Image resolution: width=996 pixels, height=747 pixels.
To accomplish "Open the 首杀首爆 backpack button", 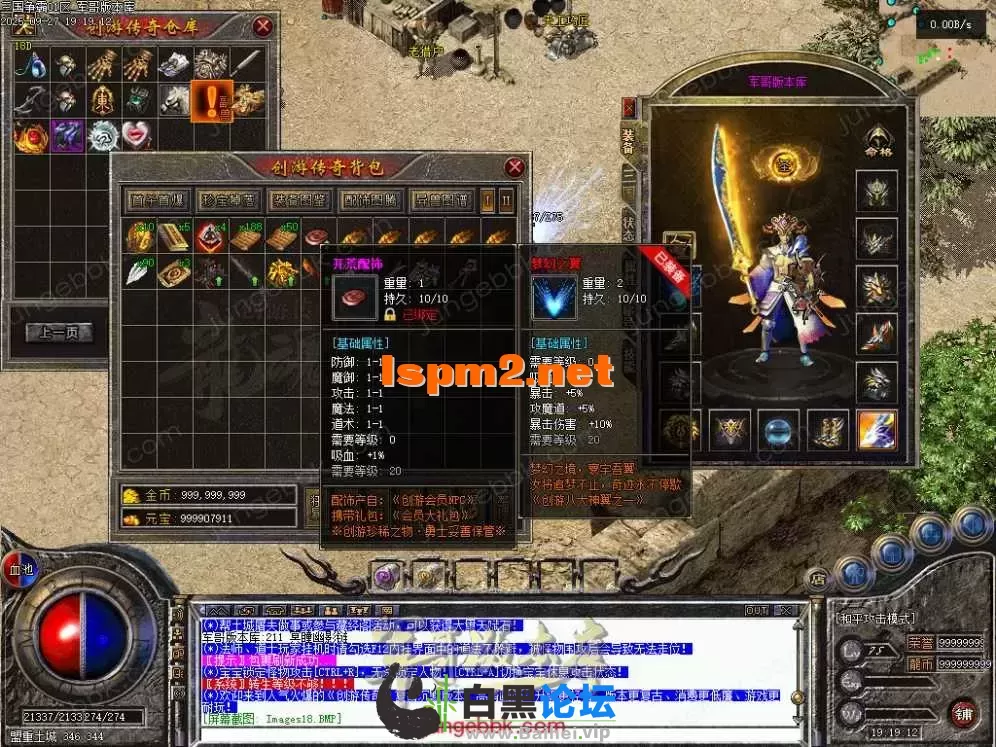I will [x=155, y=200].
